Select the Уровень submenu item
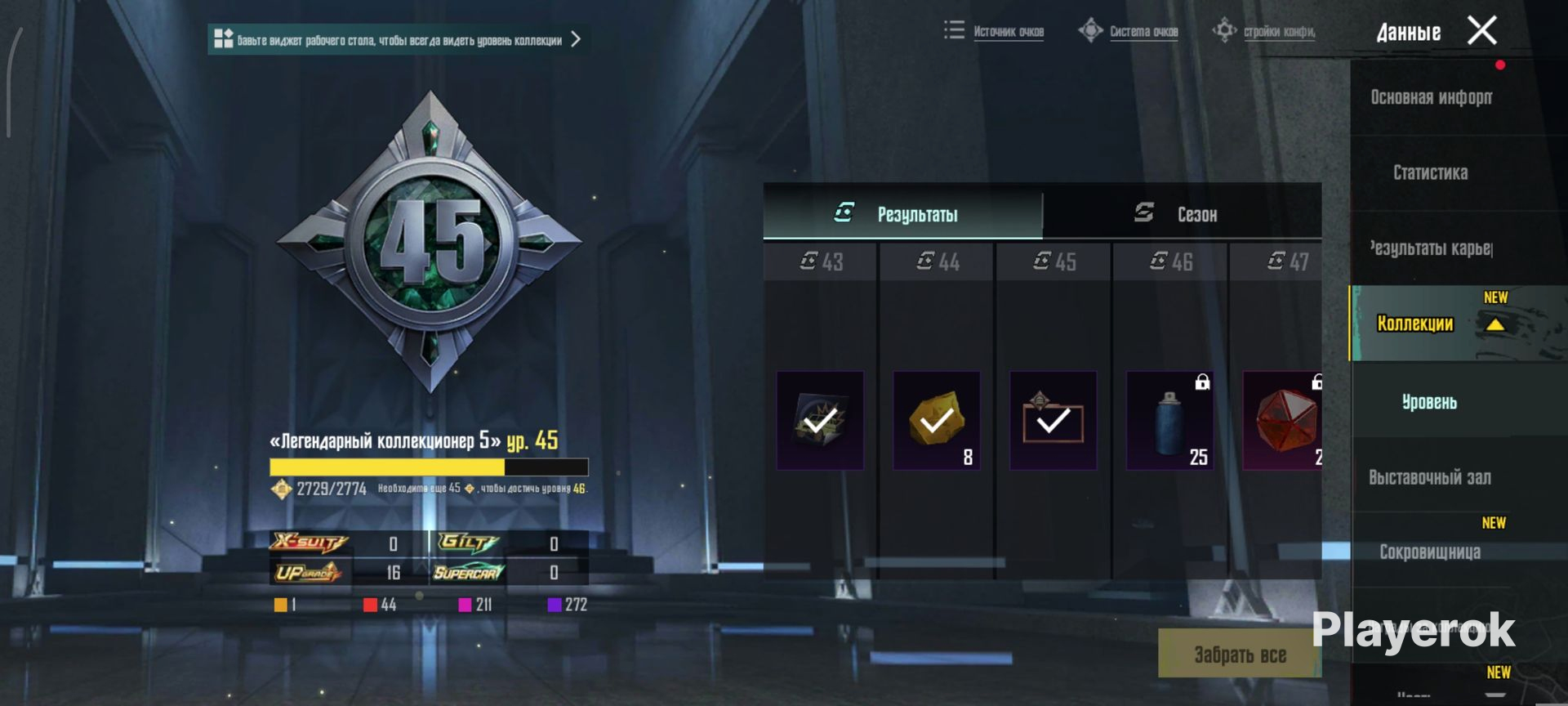This screenshot has width=1568, height=706. point(1429,401)
